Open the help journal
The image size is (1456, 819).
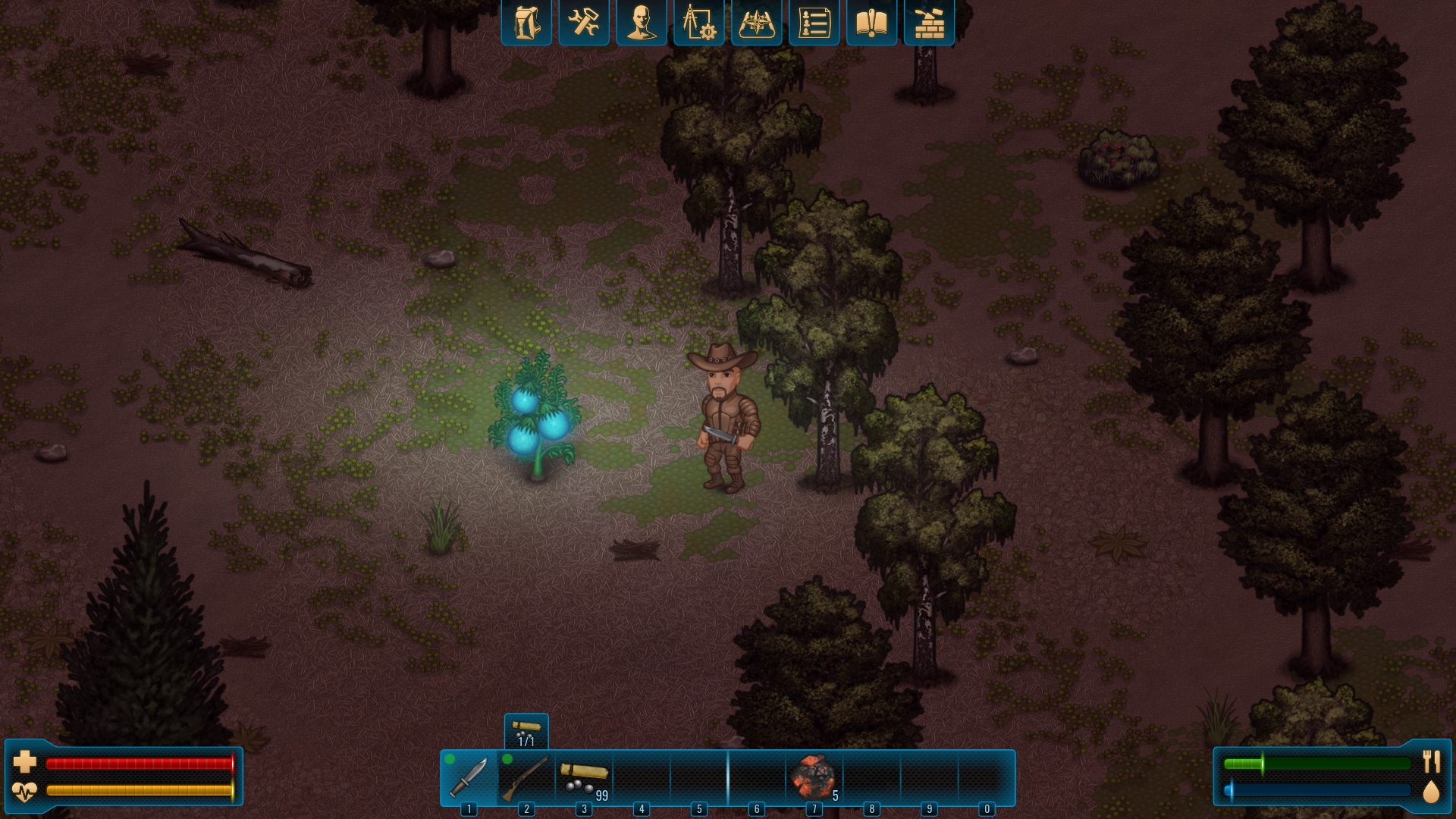871,23
